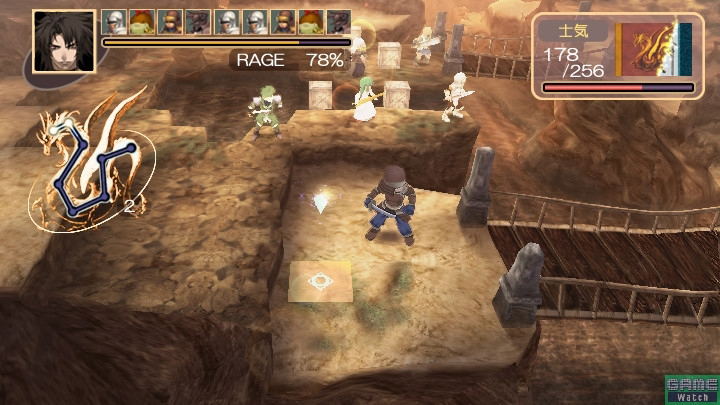
Task: Click the GAME Watch watermark logo
Action: tap(691, 389)
